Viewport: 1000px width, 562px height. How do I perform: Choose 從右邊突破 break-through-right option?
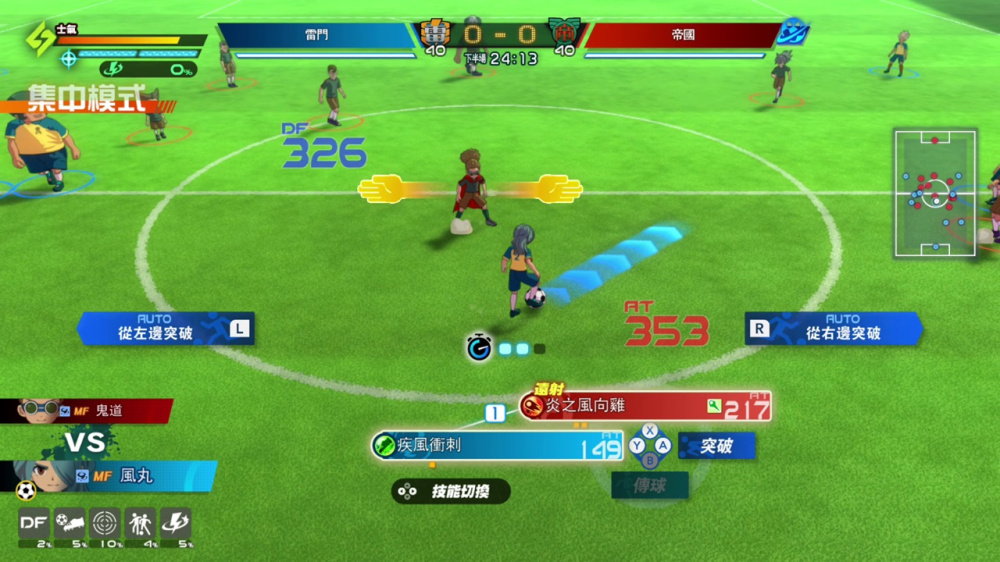(x=833, y=329)
